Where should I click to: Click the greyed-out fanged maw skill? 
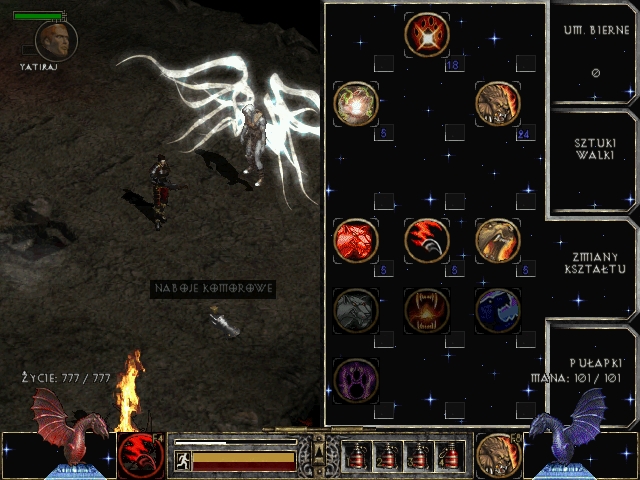[427, 310]
